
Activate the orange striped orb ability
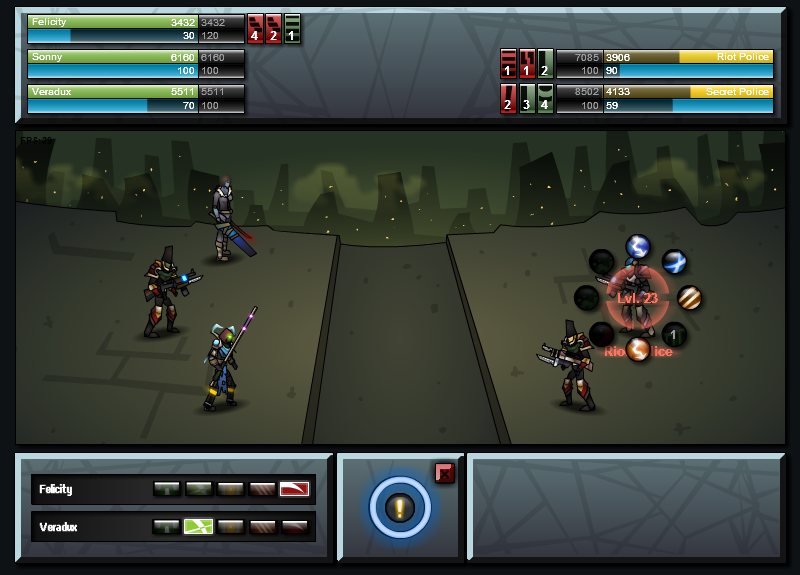[x=689, y=298]
